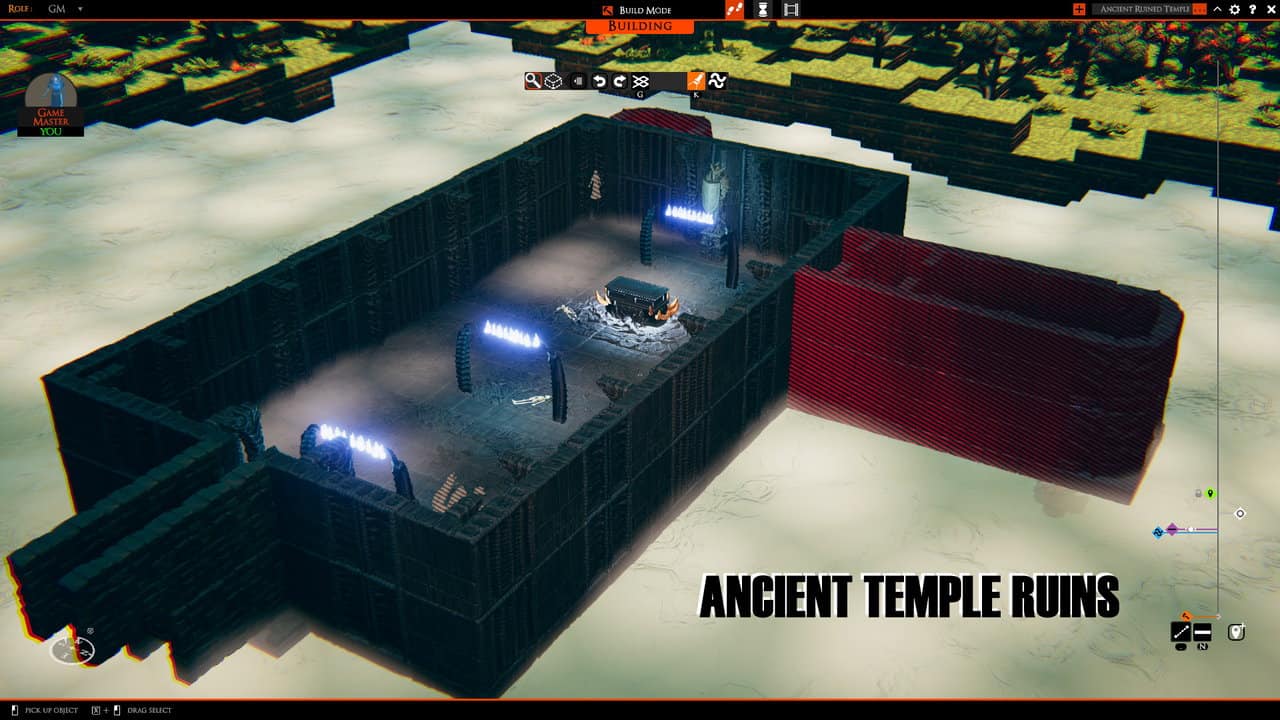This screenshot has width=1280, height=720.
Task: Select the magnifying glass zoom tool
Action: tap(533, 81)
